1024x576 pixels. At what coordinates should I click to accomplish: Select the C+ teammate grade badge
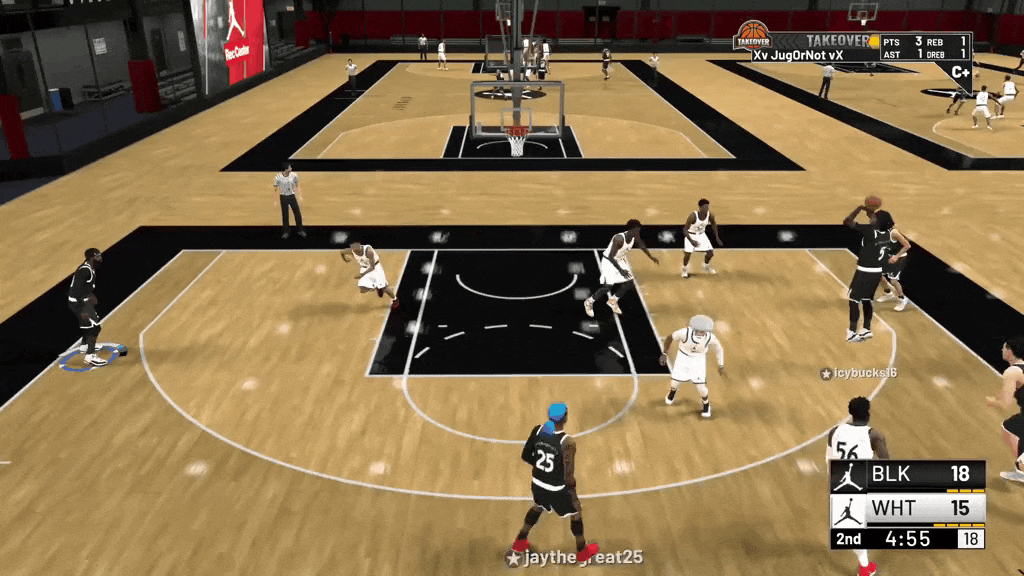click(960, 72)
